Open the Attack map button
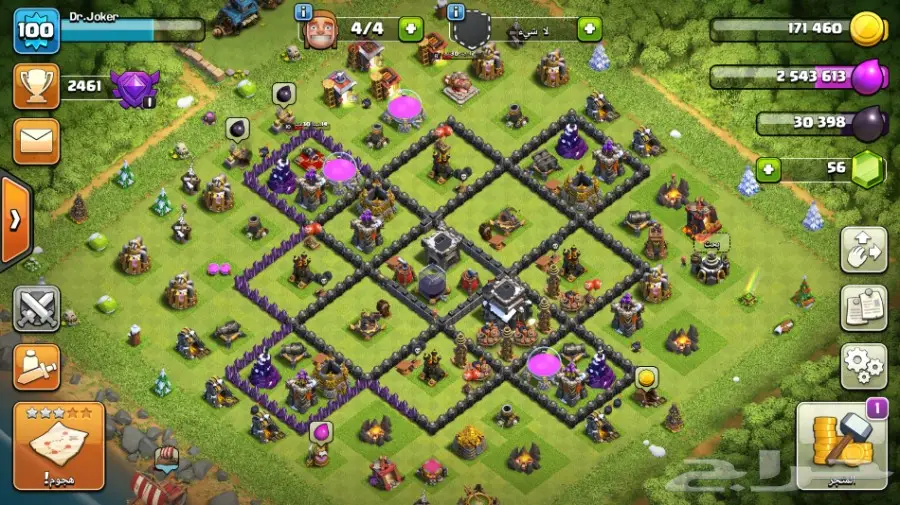The height and width of the screenshot is (505, 900). (59, 446)
